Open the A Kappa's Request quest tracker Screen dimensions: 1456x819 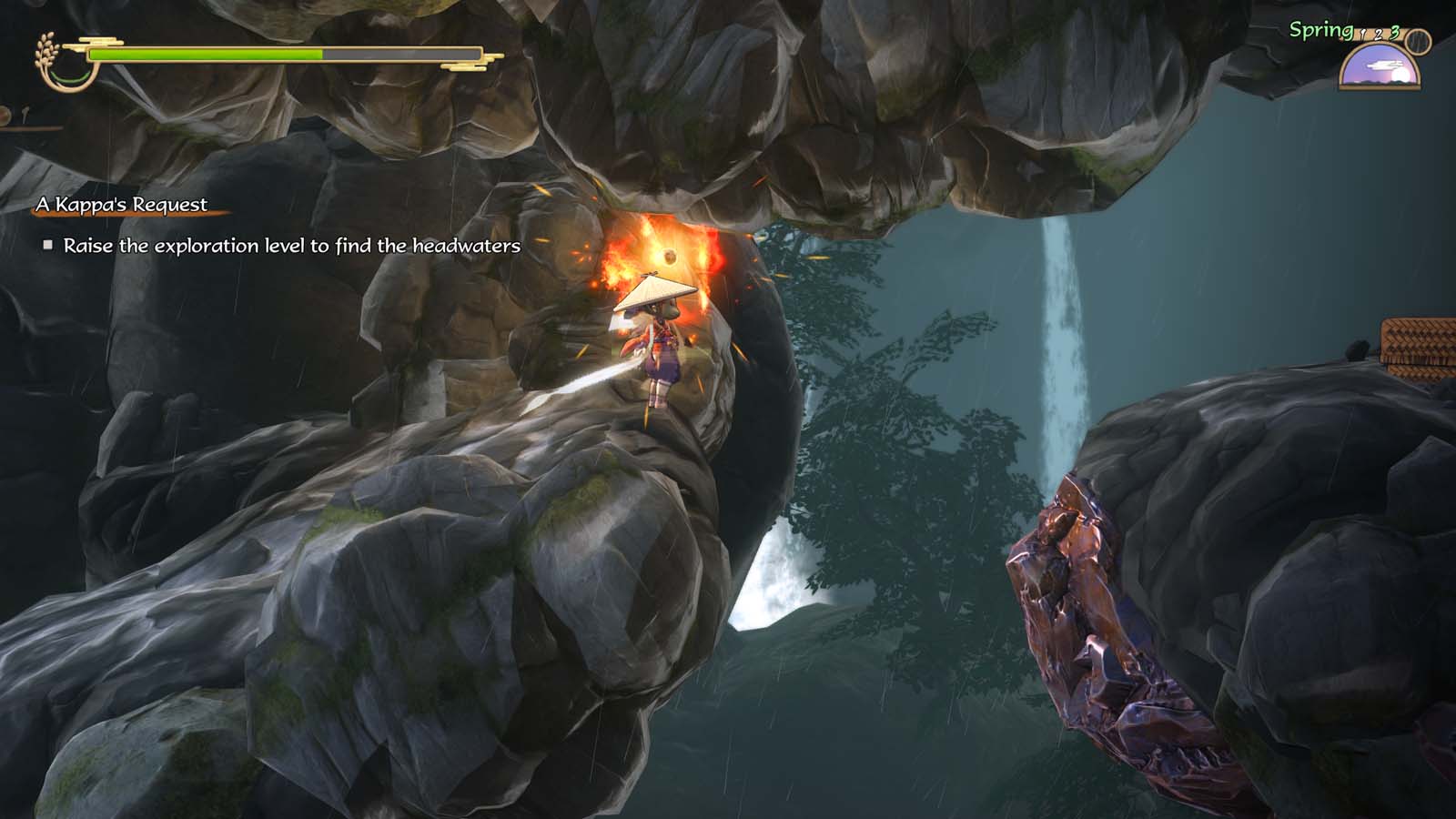(122, 205)
